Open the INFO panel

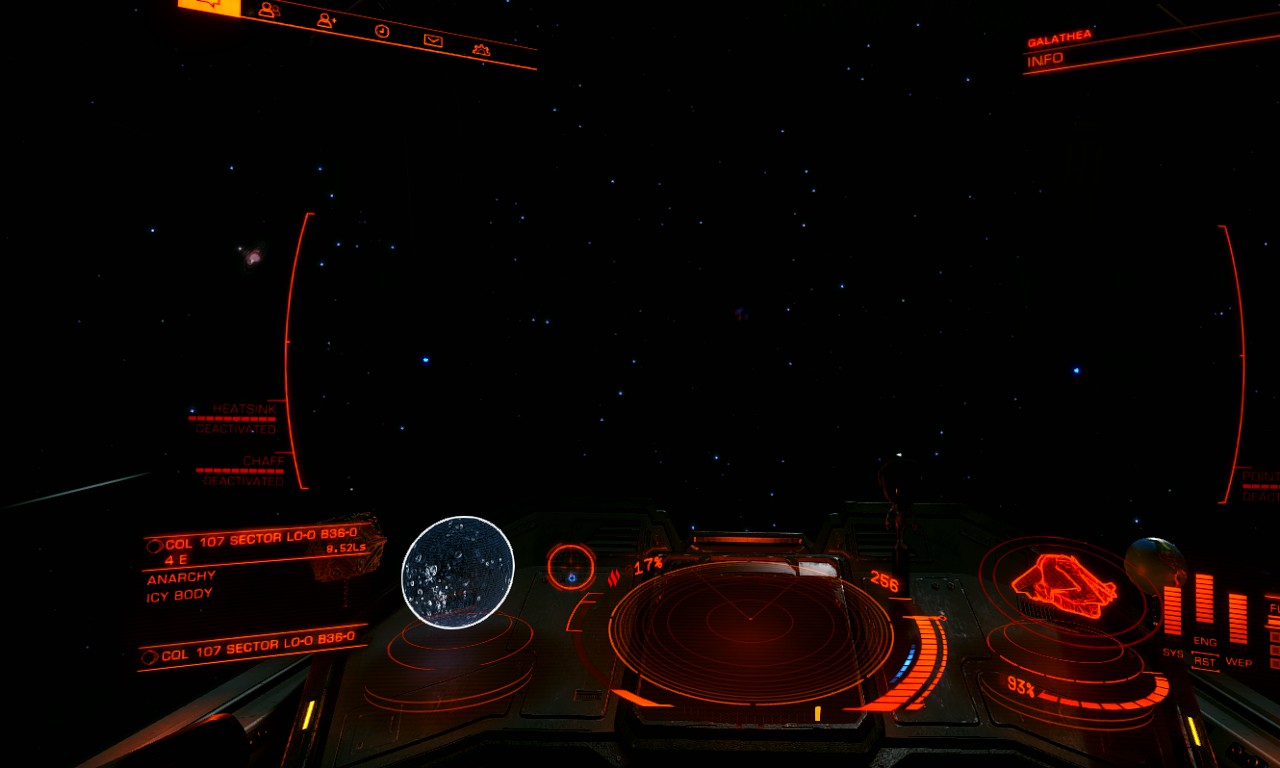[1045, 60]
